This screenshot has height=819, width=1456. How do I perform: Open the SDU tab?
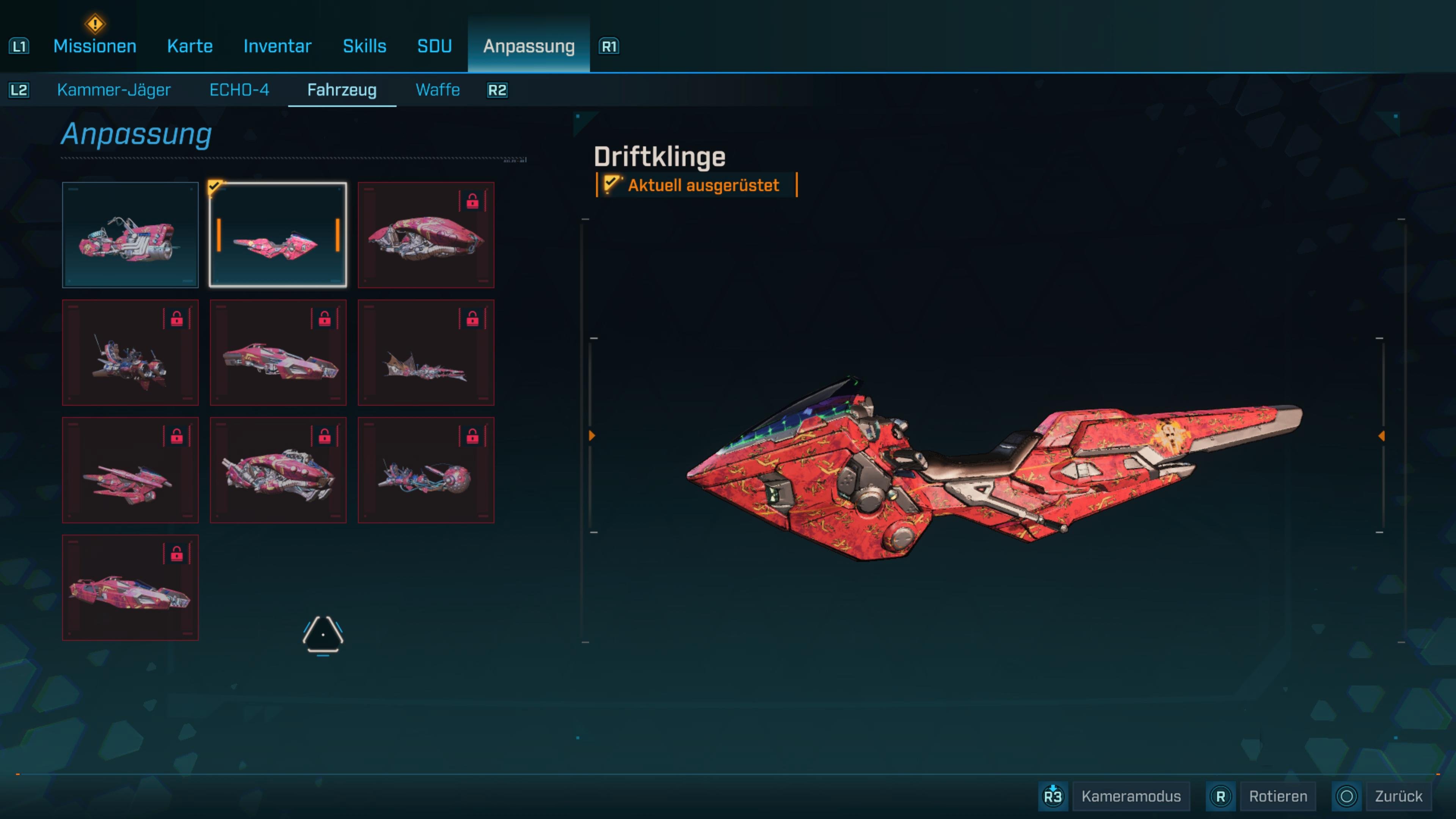click(x=434, y=46)
